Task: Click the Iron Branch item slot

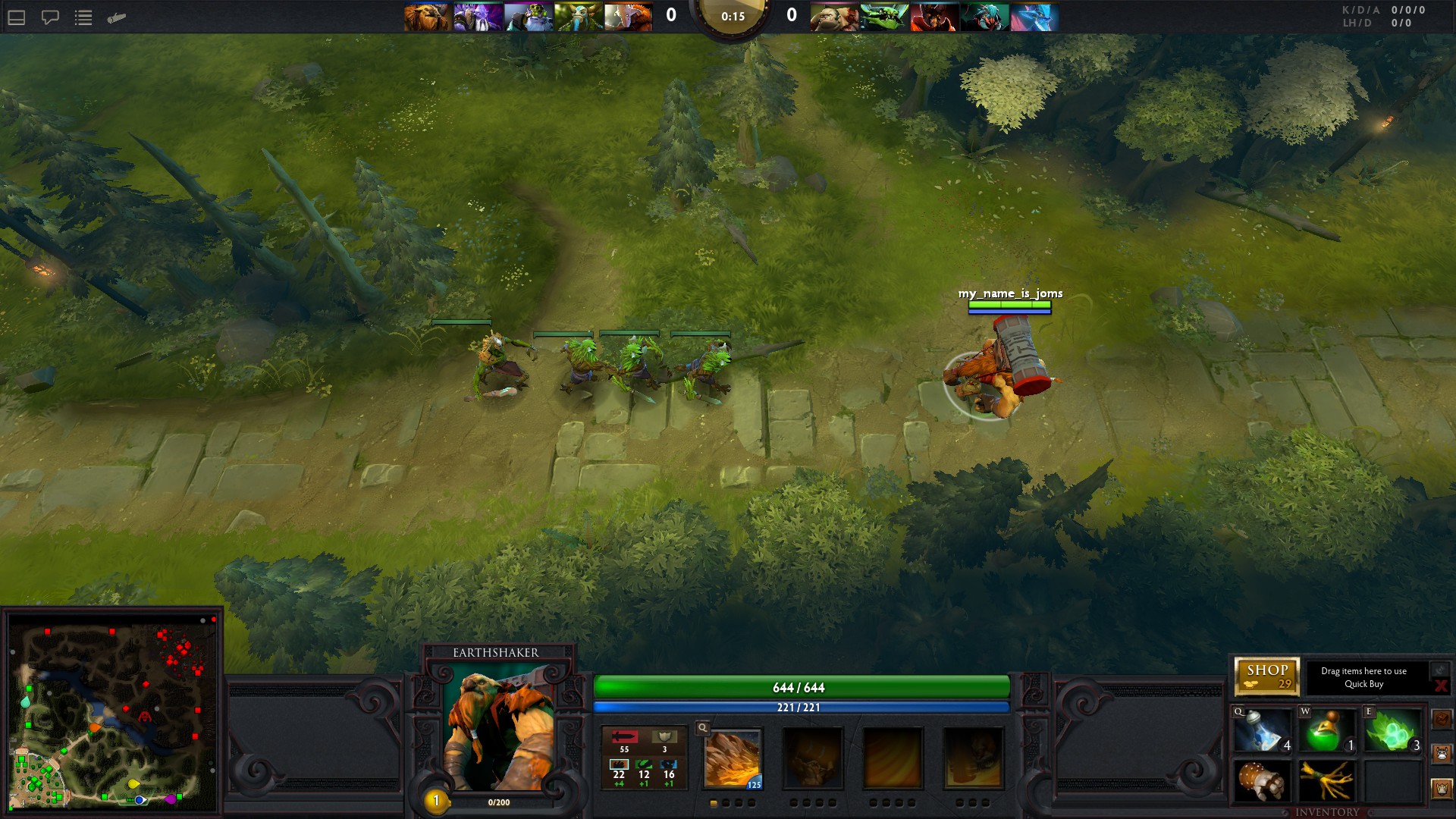Action: [x=1327, y=781]
